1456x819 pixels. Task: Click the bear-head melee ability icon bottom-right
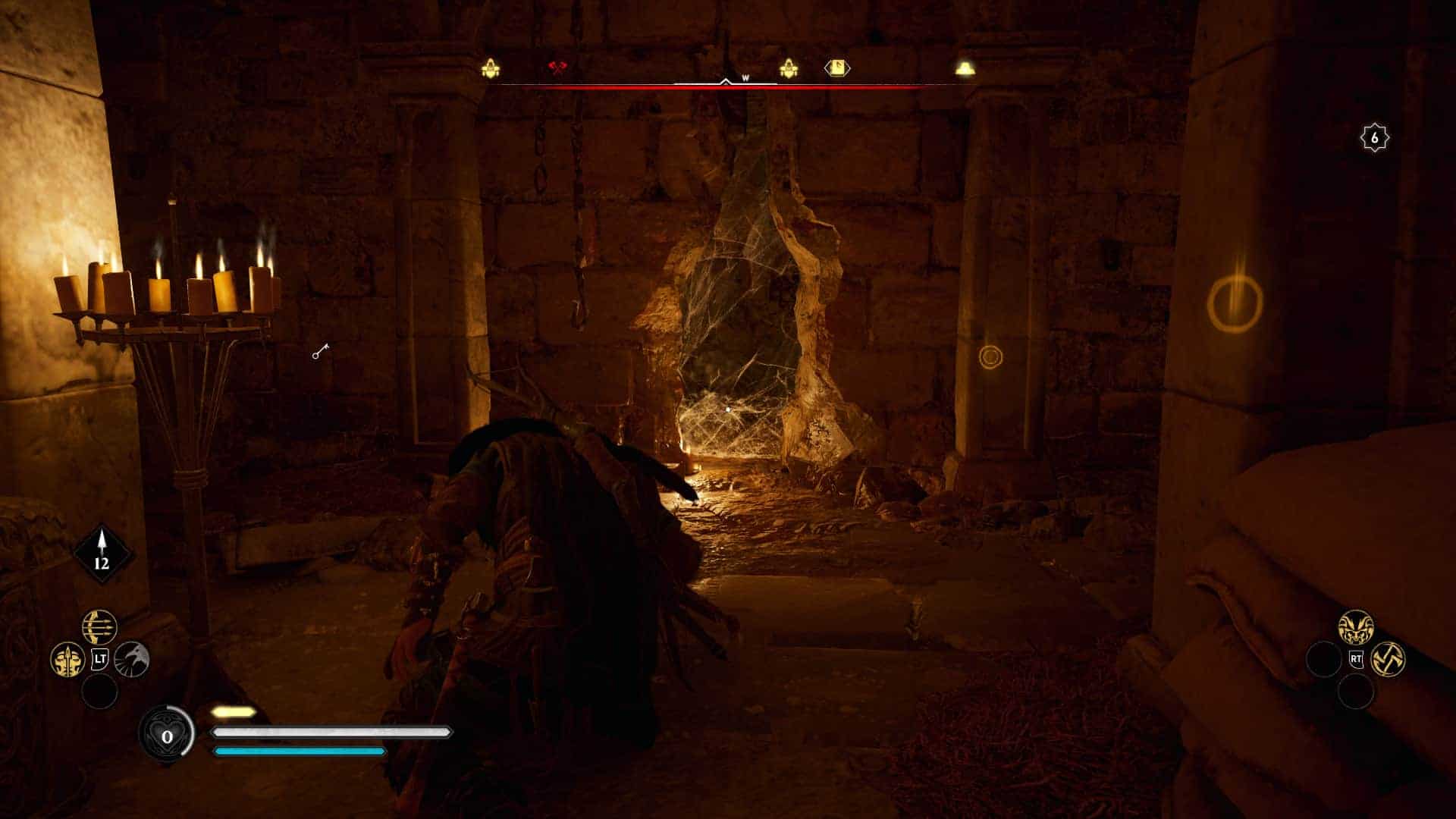[x=1356, y=626]
